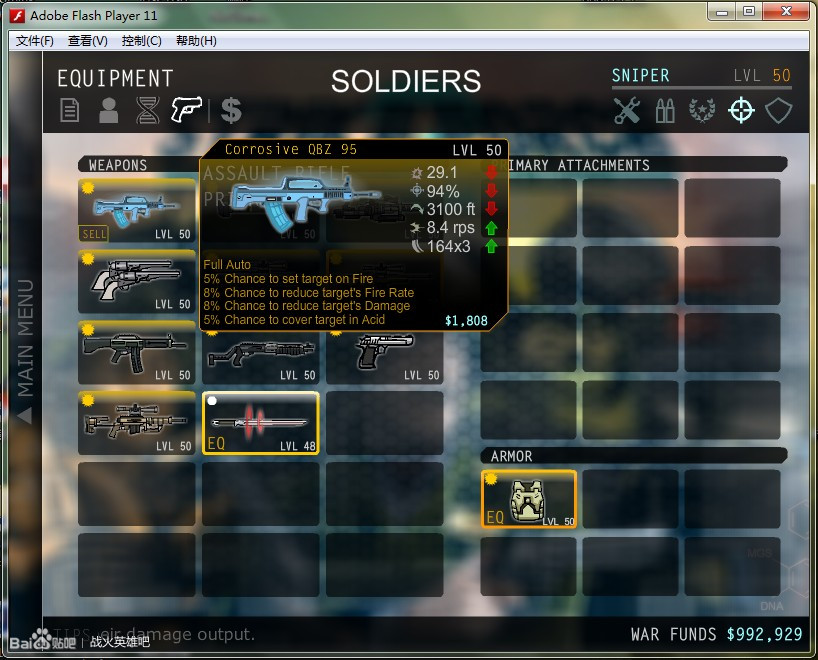Choose the twin bullets class icon
This screenshot has width=818, height=660.
point(665,110)
